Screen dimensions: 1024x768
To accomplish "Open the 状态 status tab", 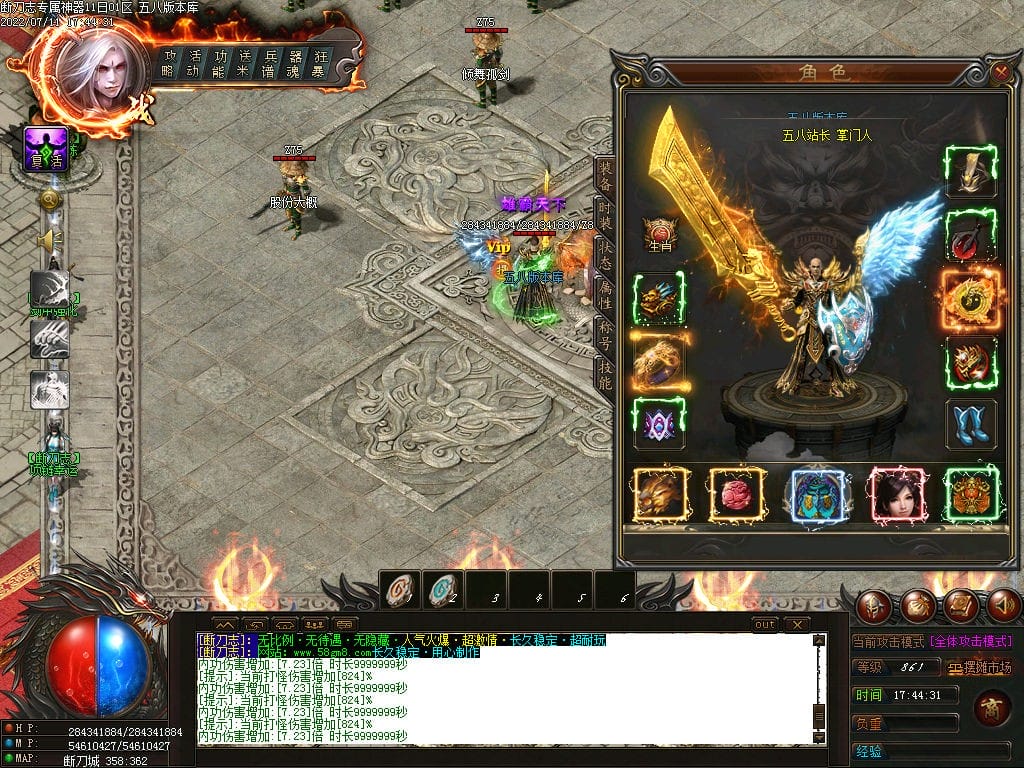I will point(605,253).
